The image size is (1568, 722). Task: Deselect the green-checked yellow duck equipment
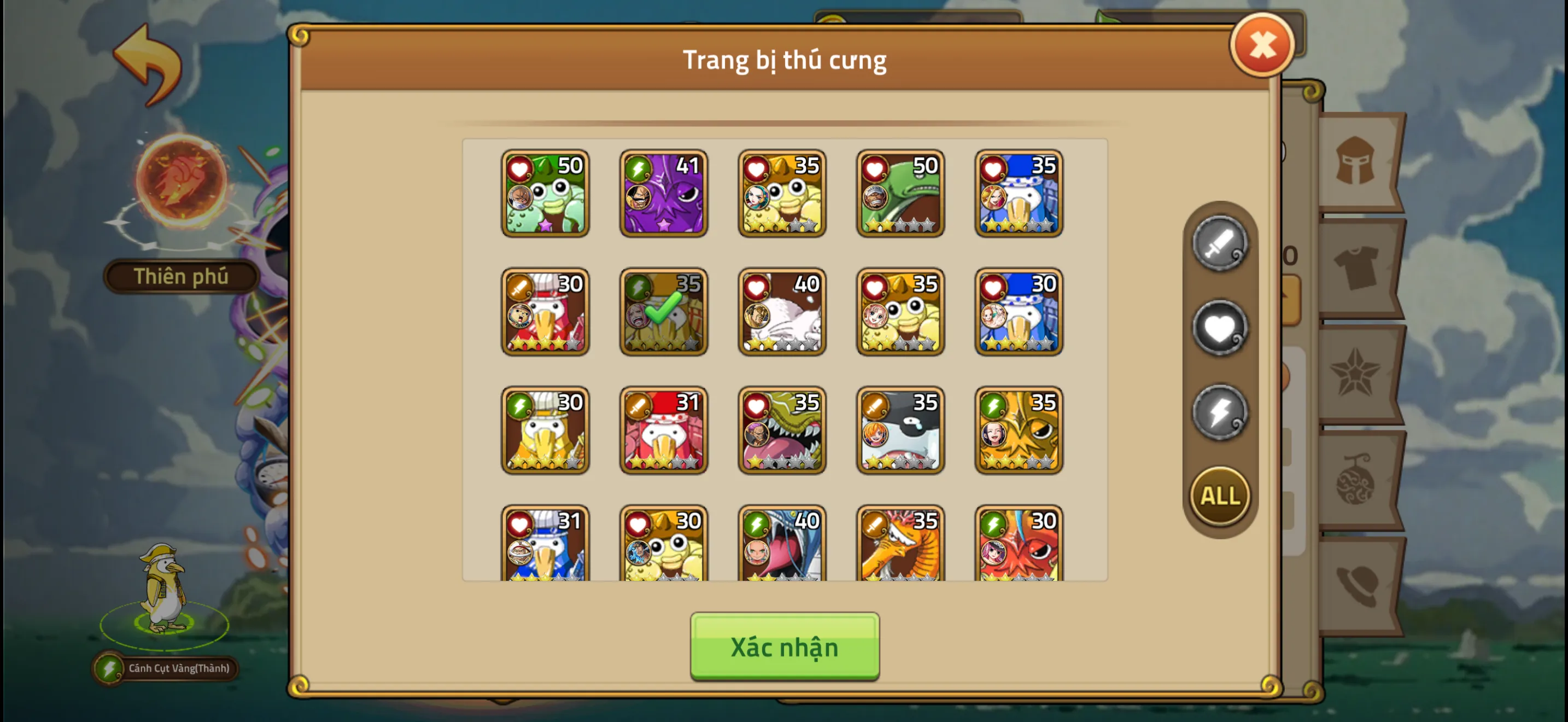tap(664, 312)
